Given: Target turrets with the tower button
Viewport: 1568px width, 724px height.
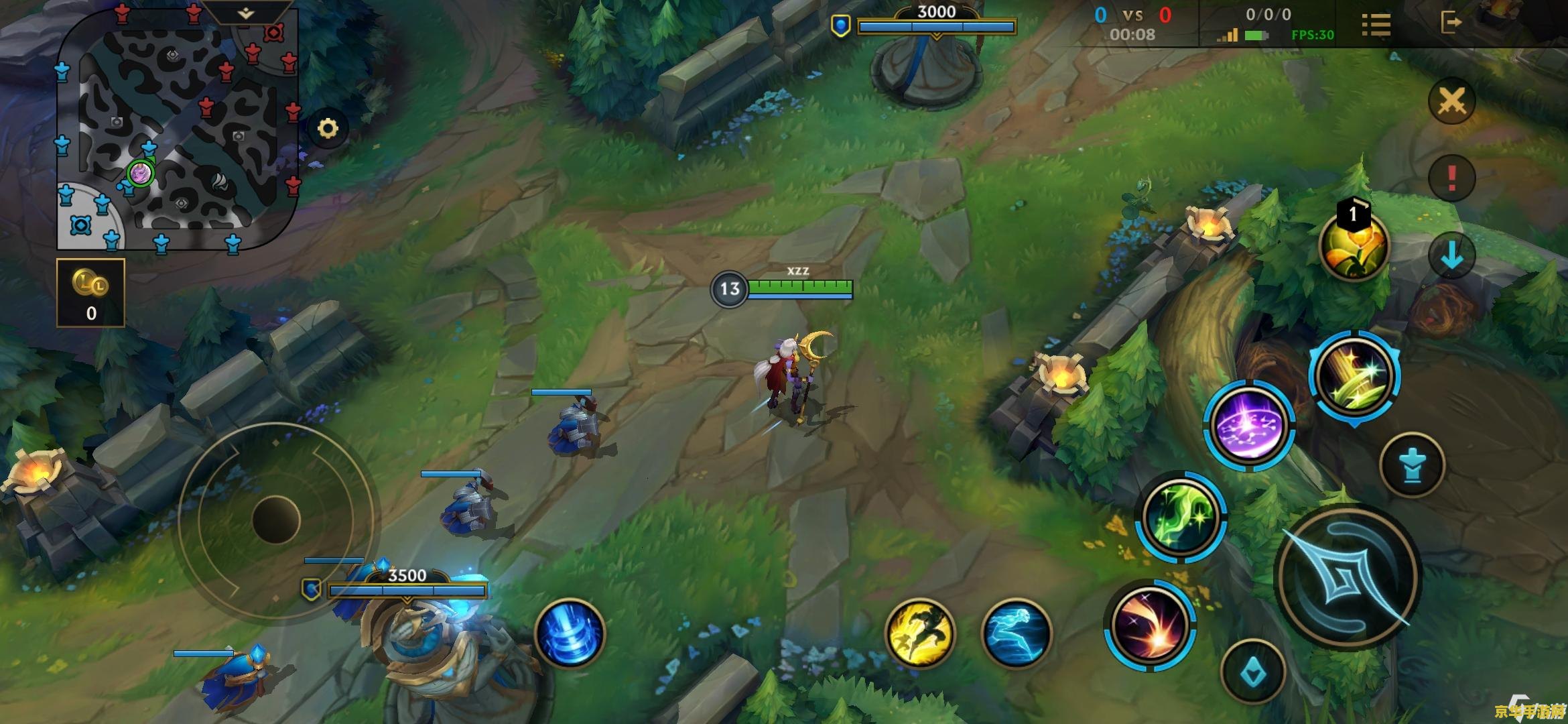Looking at the screenshot, I should [x=1413, y=465].
